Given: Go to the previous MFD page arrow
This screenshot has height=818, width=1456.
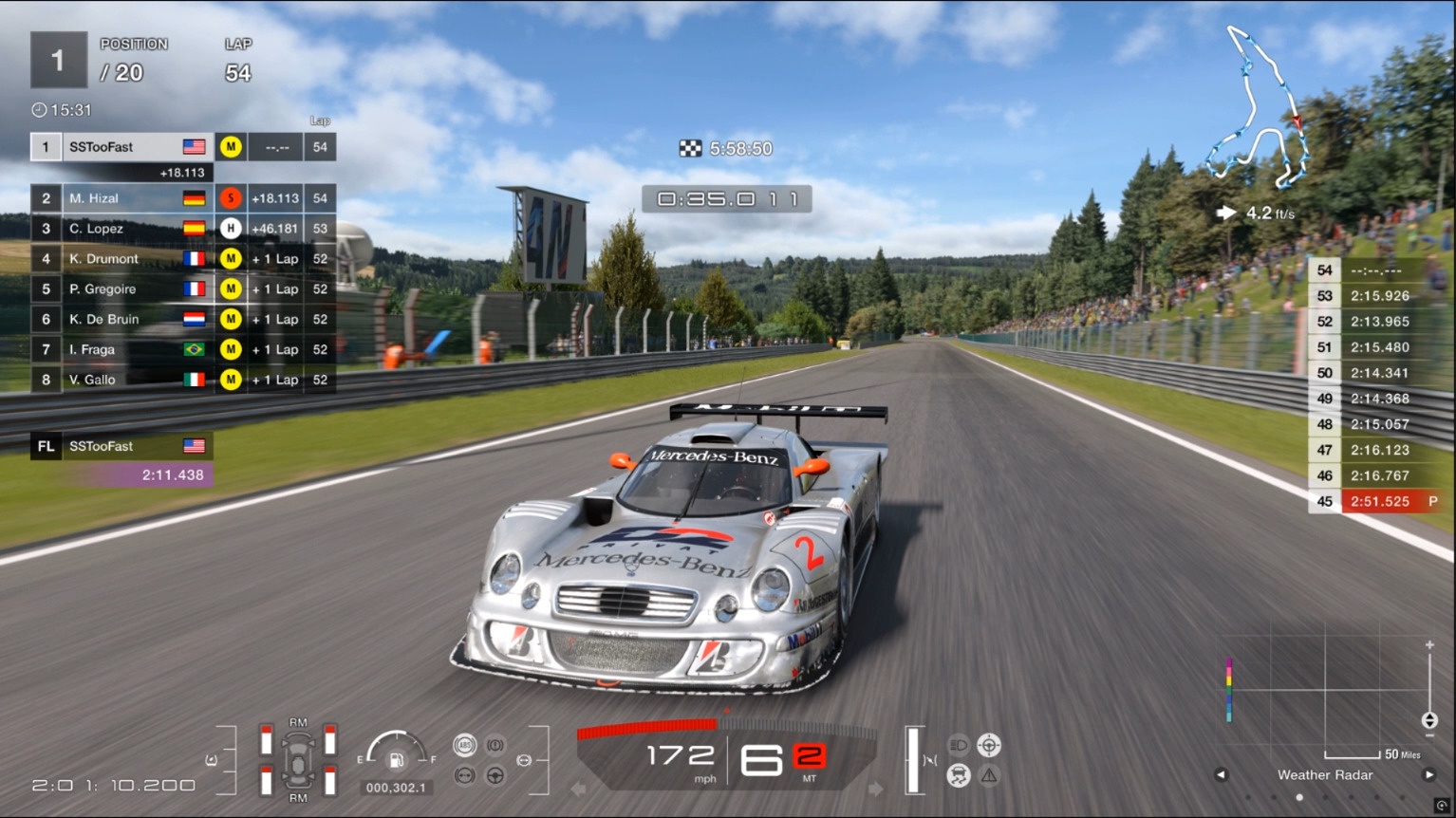Looking at the screenshot, I should coord(1222,775).
